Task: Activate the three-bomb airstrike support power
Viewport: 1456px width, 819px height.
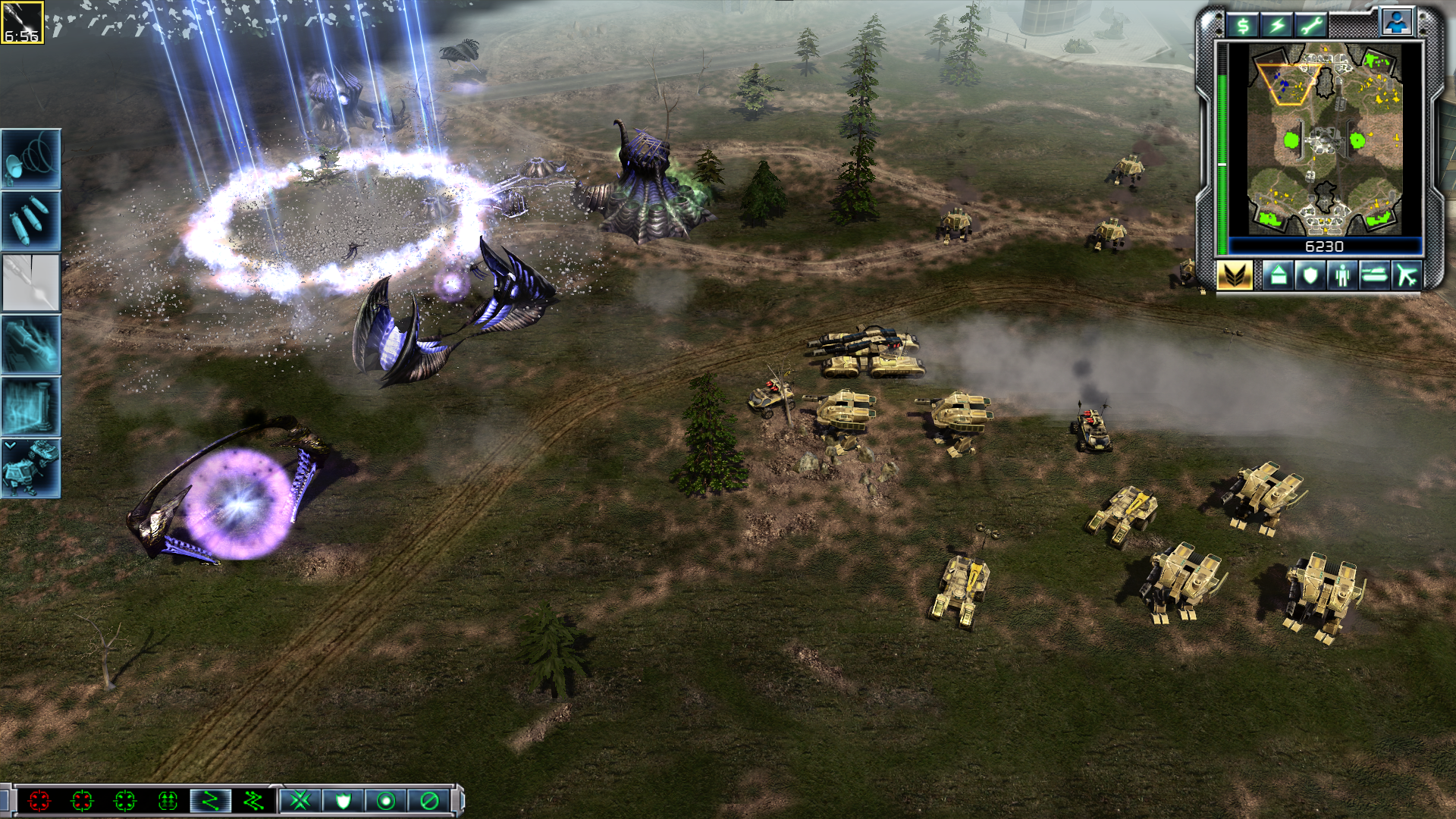Action: pos(31,221)
